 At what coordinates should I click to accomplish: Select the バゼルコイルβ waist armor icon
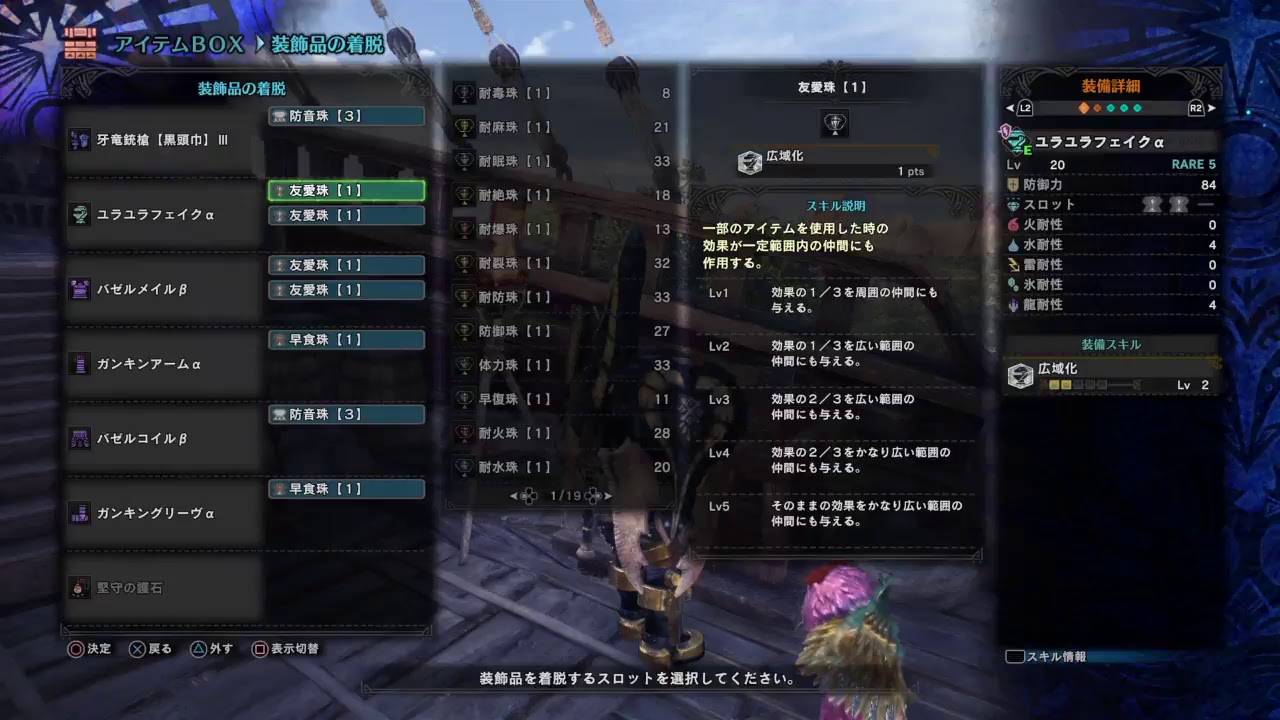[x=78, y=438]
